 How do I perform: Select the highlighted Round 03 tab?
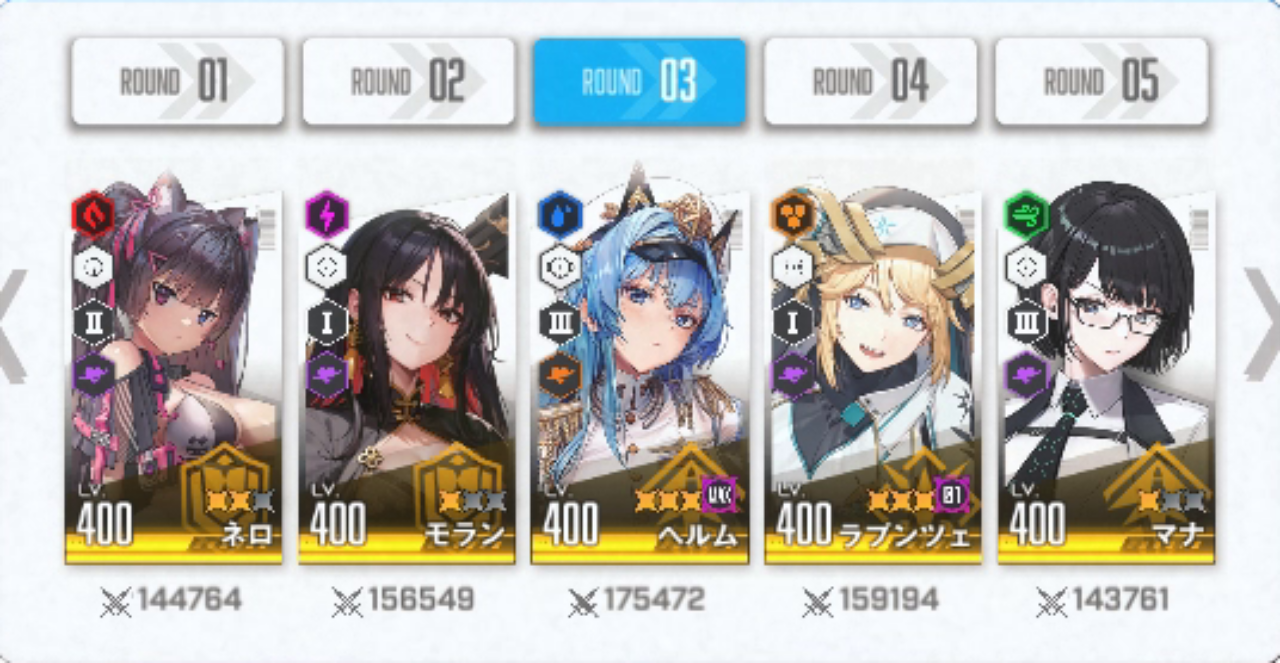[639, 82]
